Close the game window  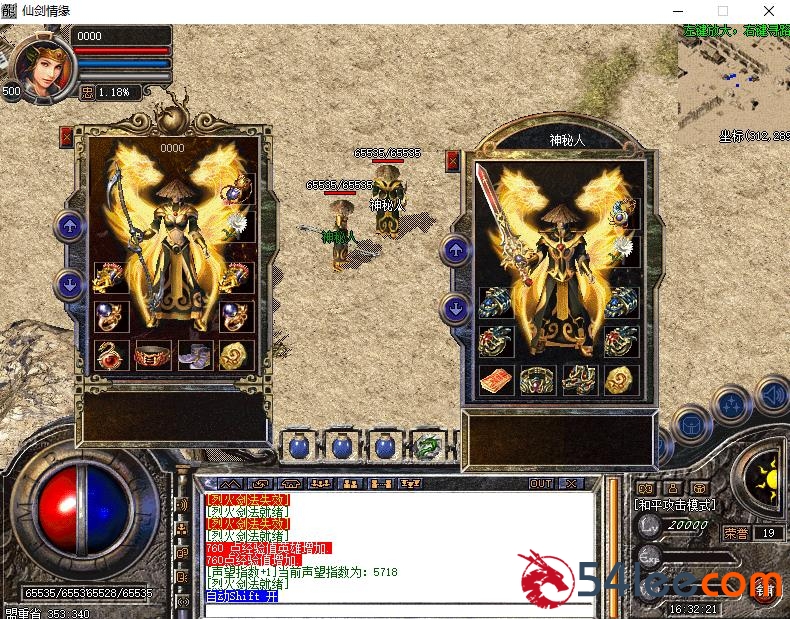pos(767,11)
